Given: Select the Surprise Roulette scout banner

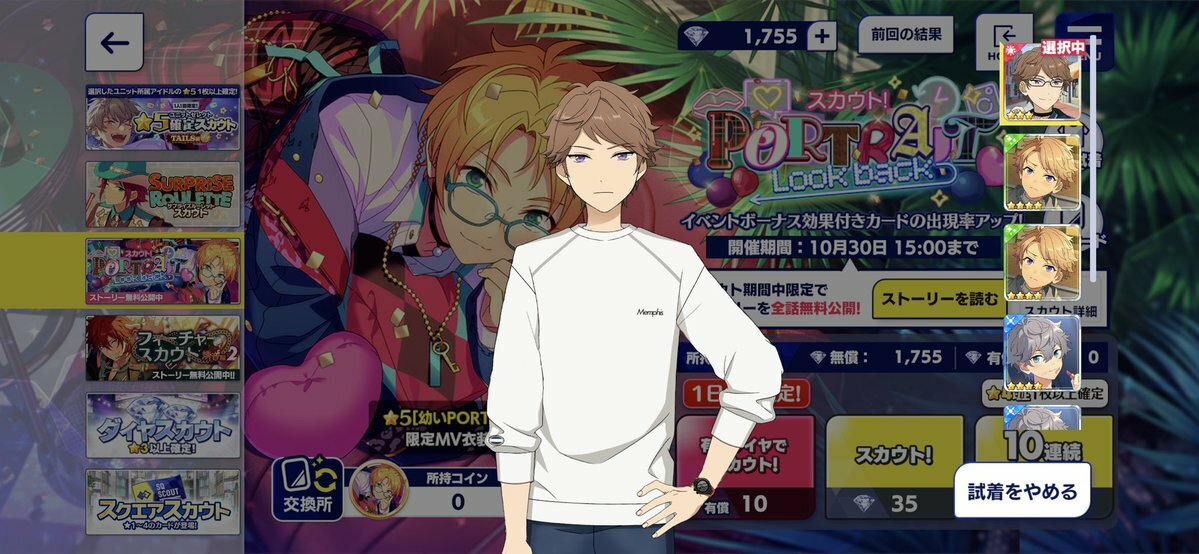Looking at the screenshot, I should (x=162, y=194).
